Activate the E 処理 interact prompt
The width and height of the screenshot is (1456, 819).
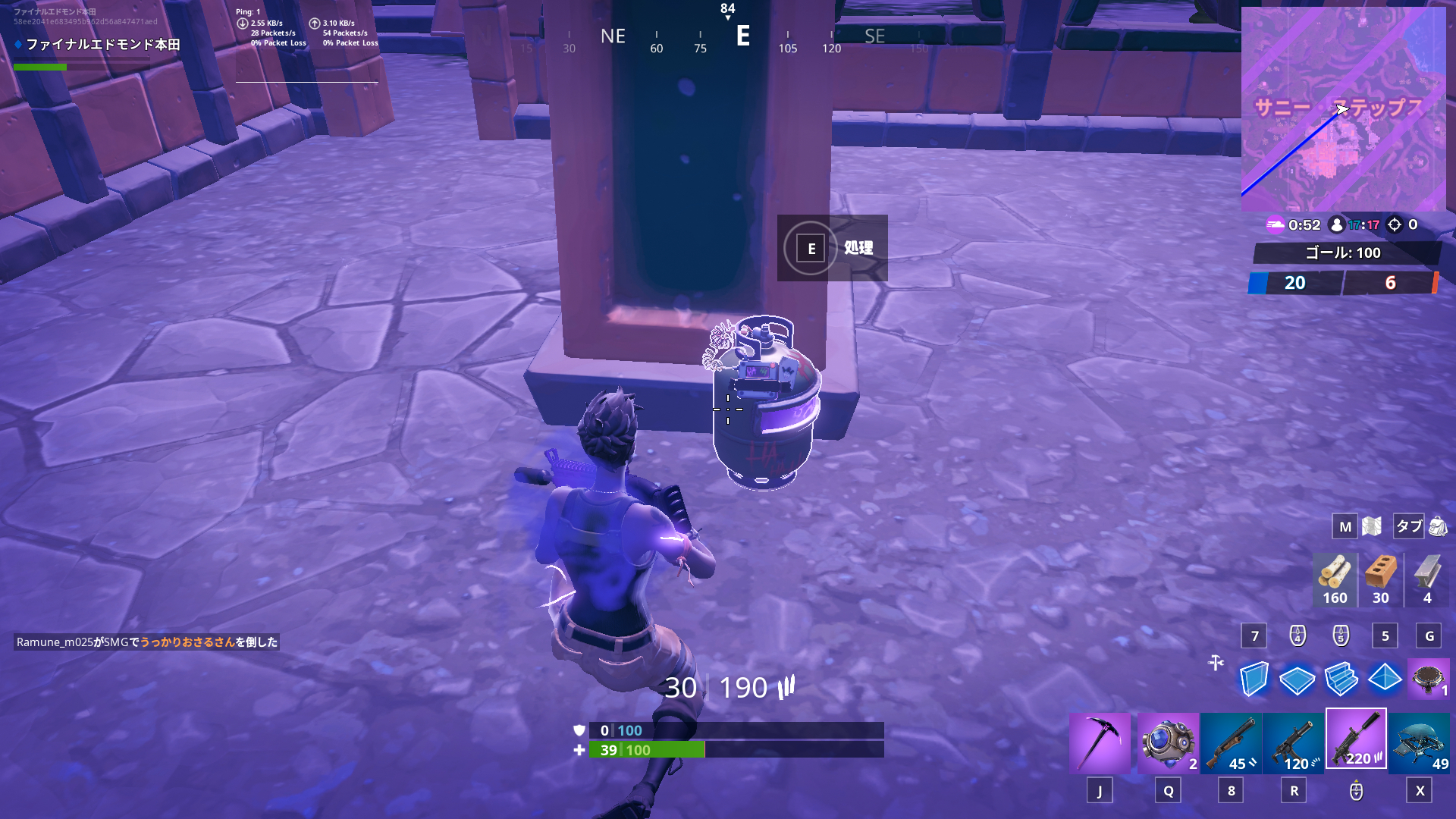click(x=832, y=248)
